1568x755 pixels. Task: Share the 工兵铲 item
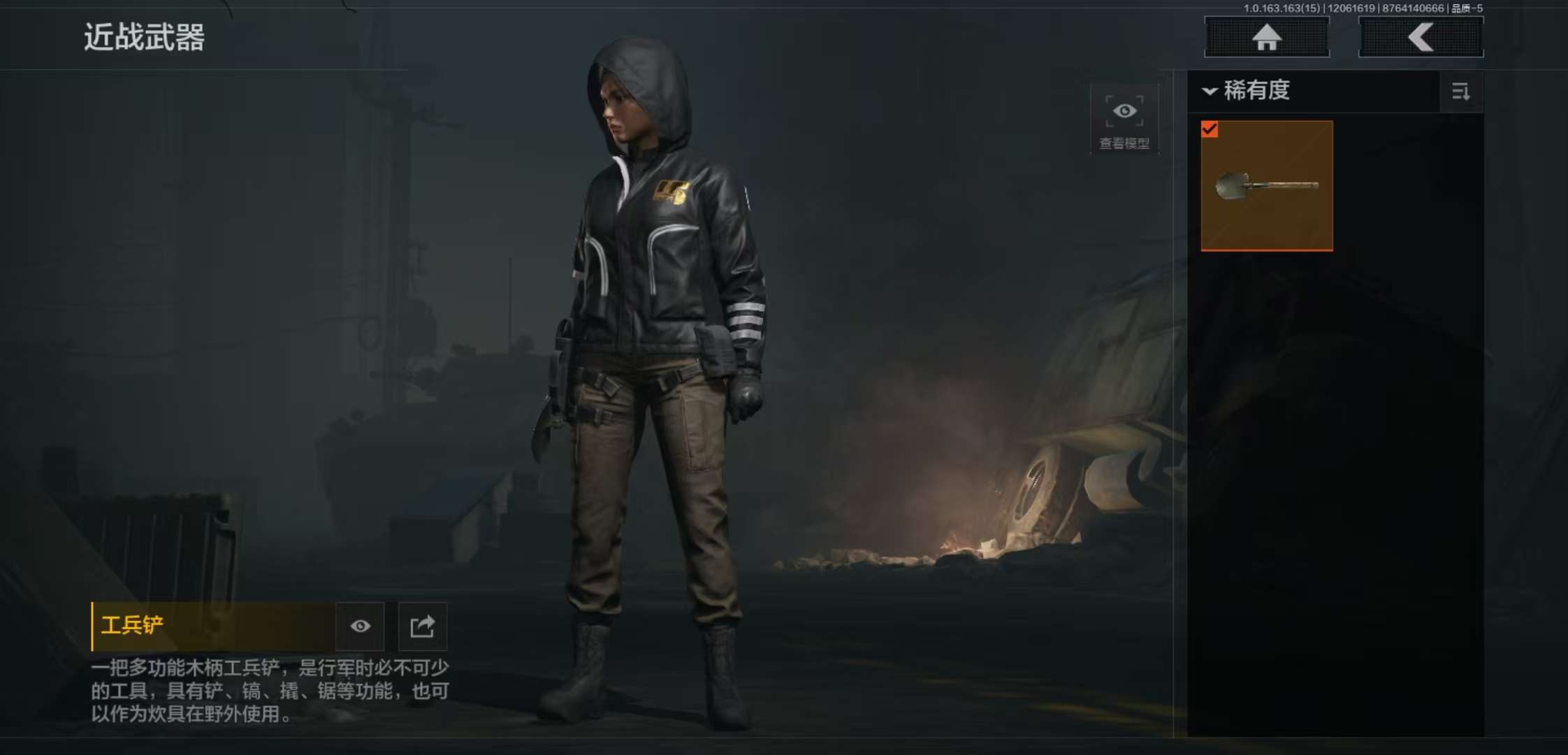(423, 626)
